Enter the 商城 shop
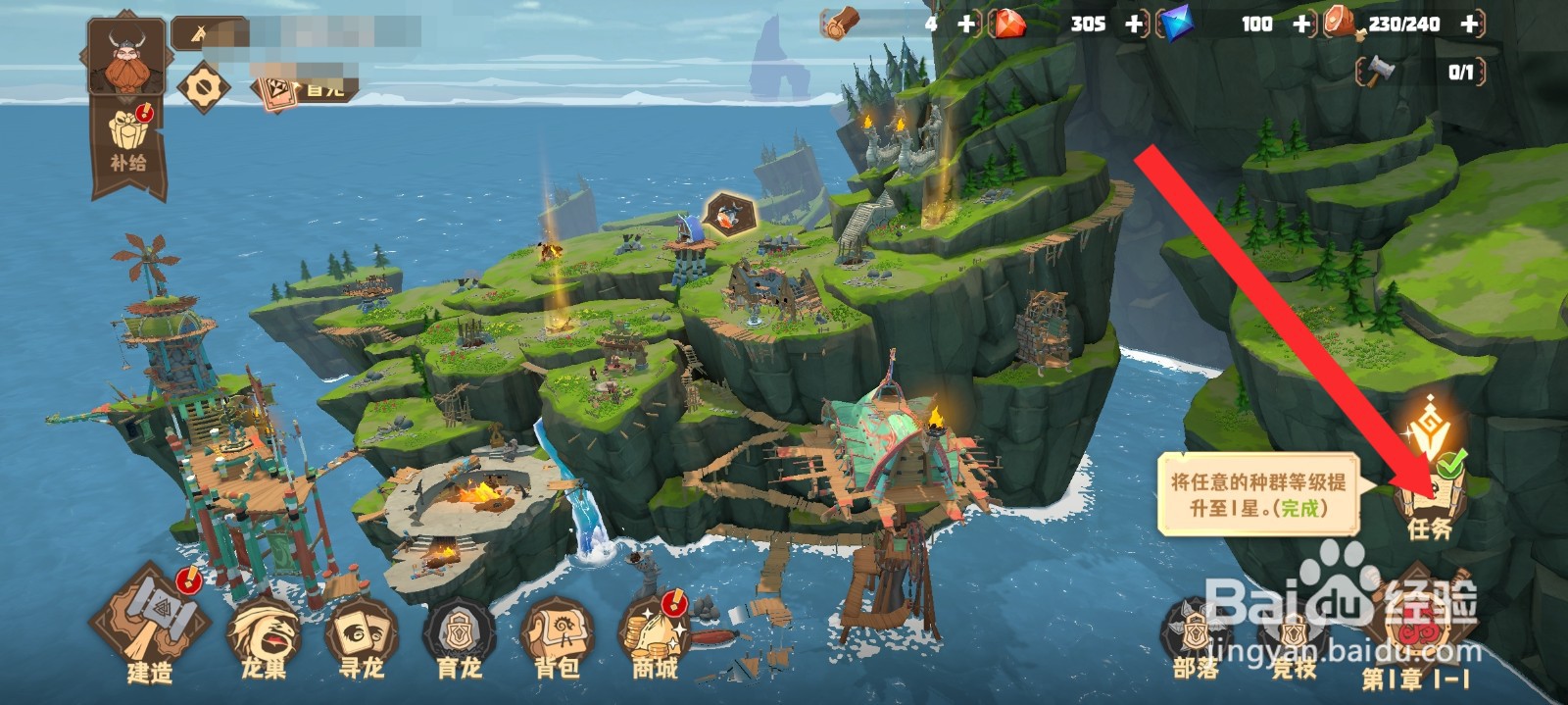1568x705 pixels. click(655, 635)
